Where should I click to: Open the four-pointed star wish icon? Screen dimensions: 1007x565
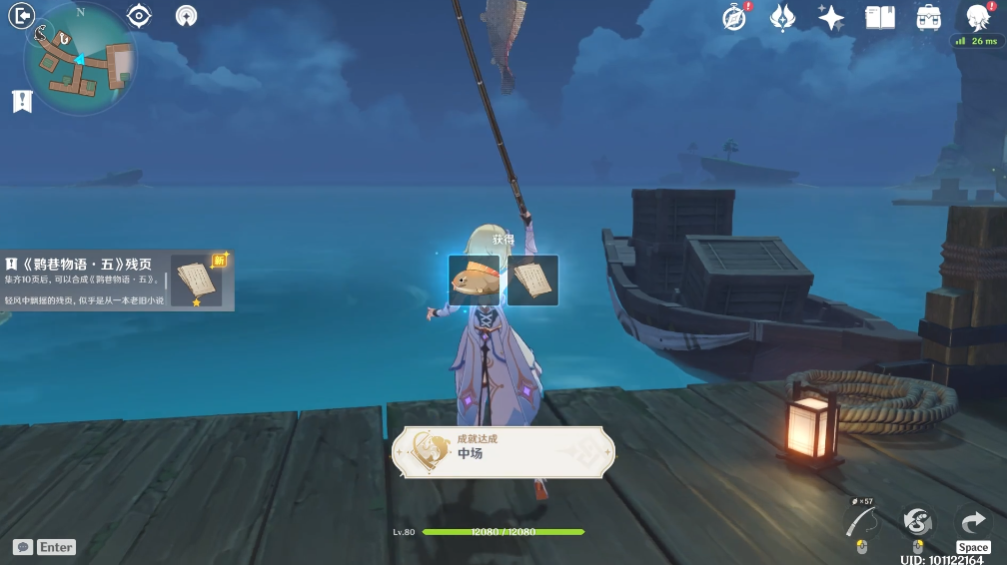pos(831,18)
